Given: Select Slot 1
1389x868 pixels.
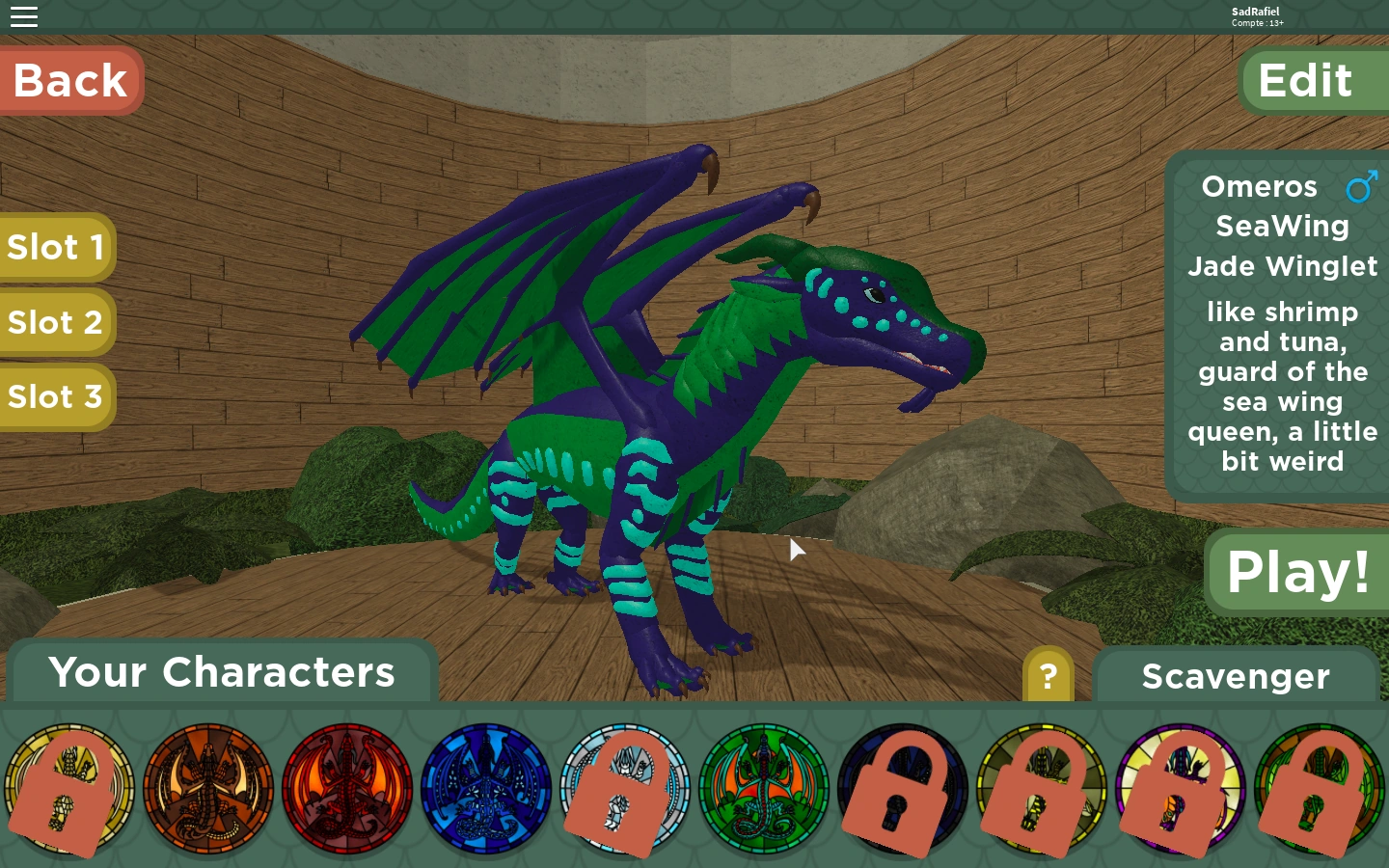Looking at the screenshot, I should point(56,248).
